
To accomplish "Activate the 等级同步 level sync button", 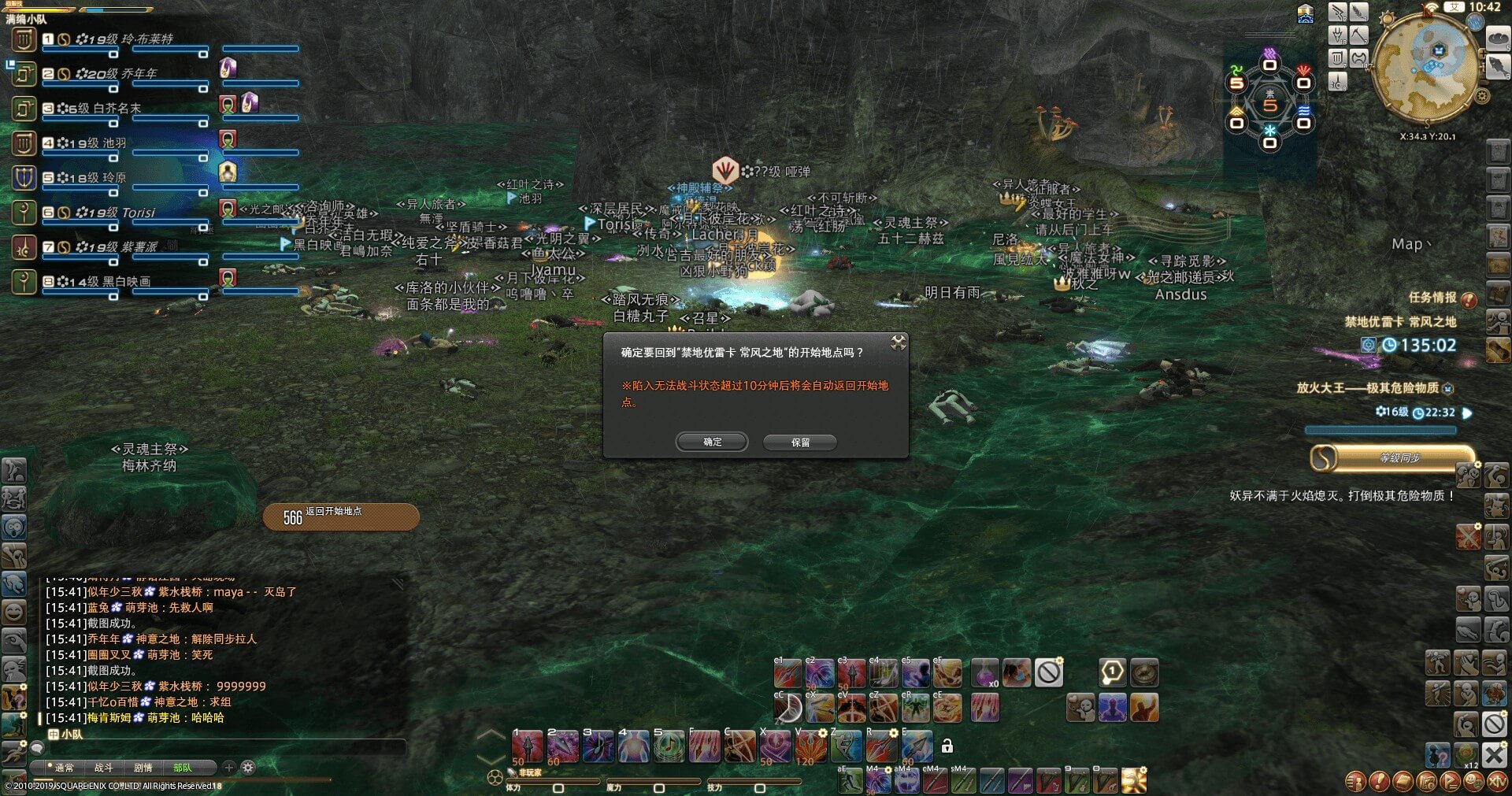I will (1392, 458).
